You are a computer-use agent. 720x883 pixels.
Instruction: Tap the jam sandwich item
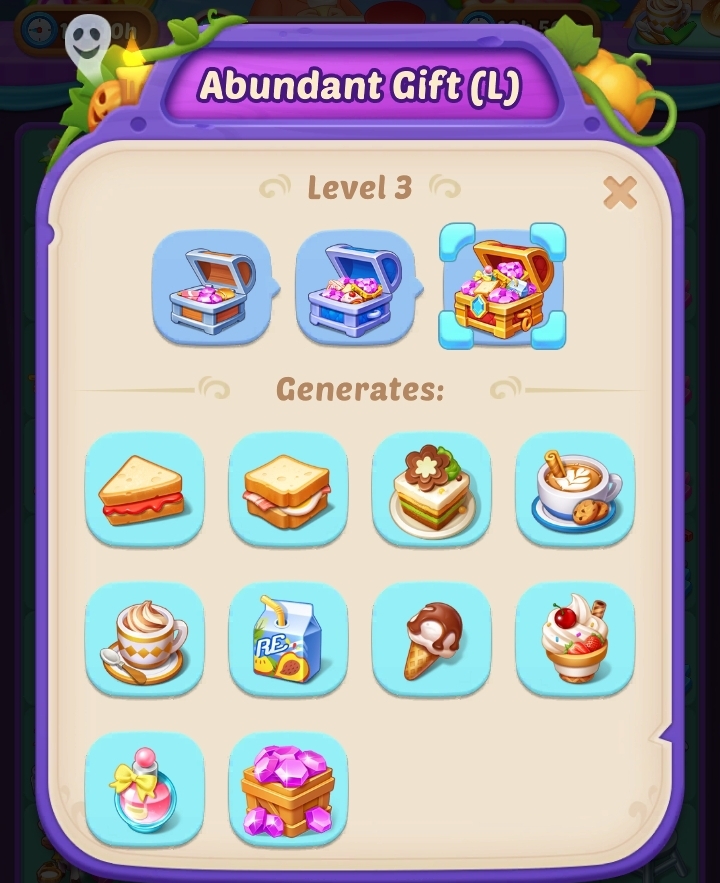click(x=145, y=490)
